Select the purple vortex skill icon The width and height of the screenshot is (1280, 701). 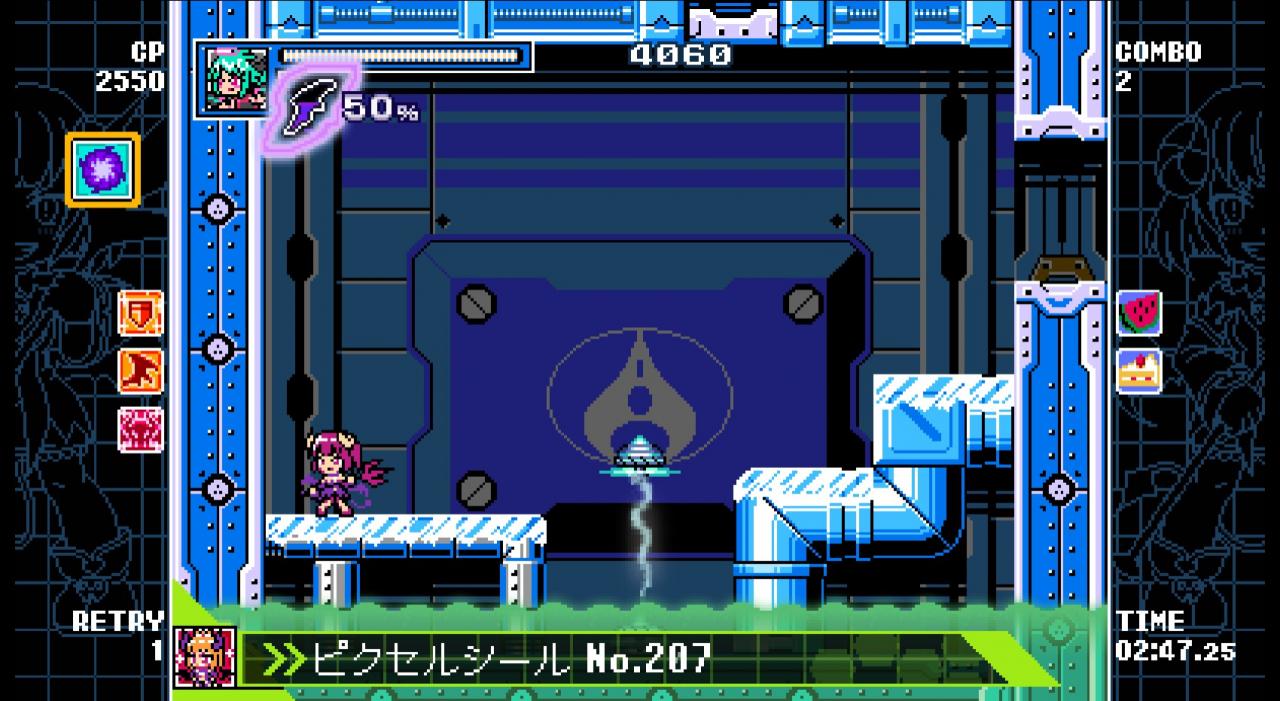[103, 170]
